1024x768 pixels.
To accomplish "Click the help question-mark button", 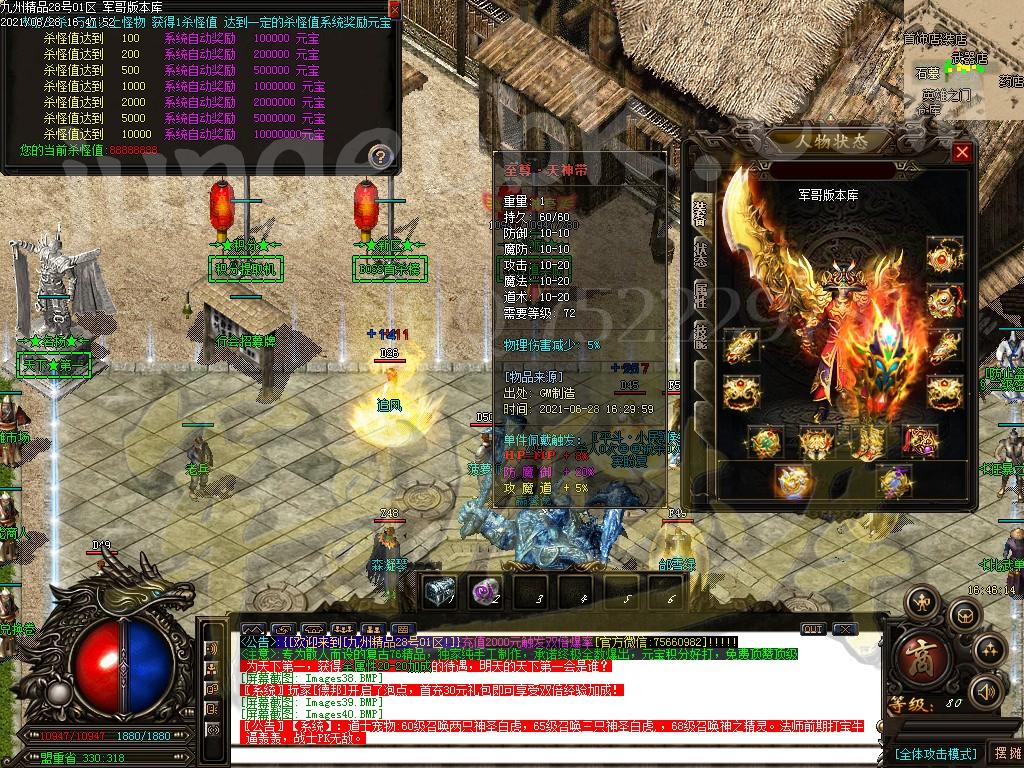I will (380, 156).
